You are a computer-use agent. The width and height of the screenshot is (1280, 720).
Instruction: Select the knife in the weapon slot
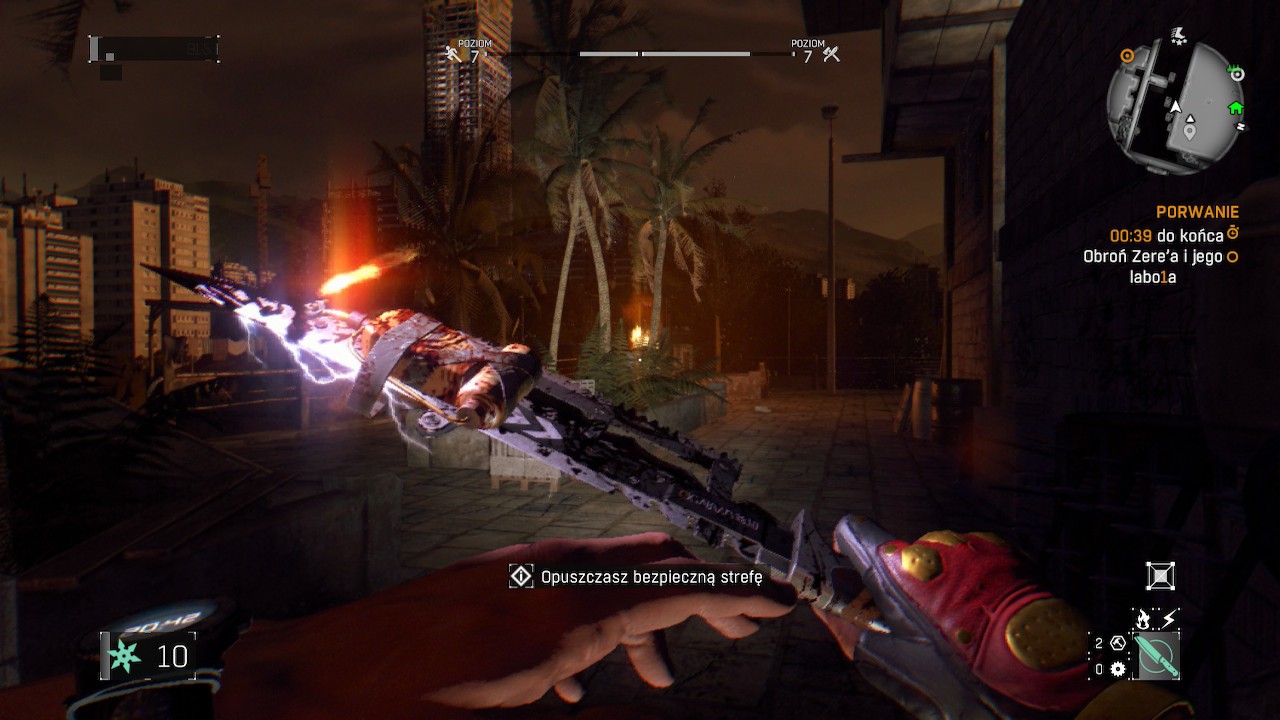(1157, 656)
